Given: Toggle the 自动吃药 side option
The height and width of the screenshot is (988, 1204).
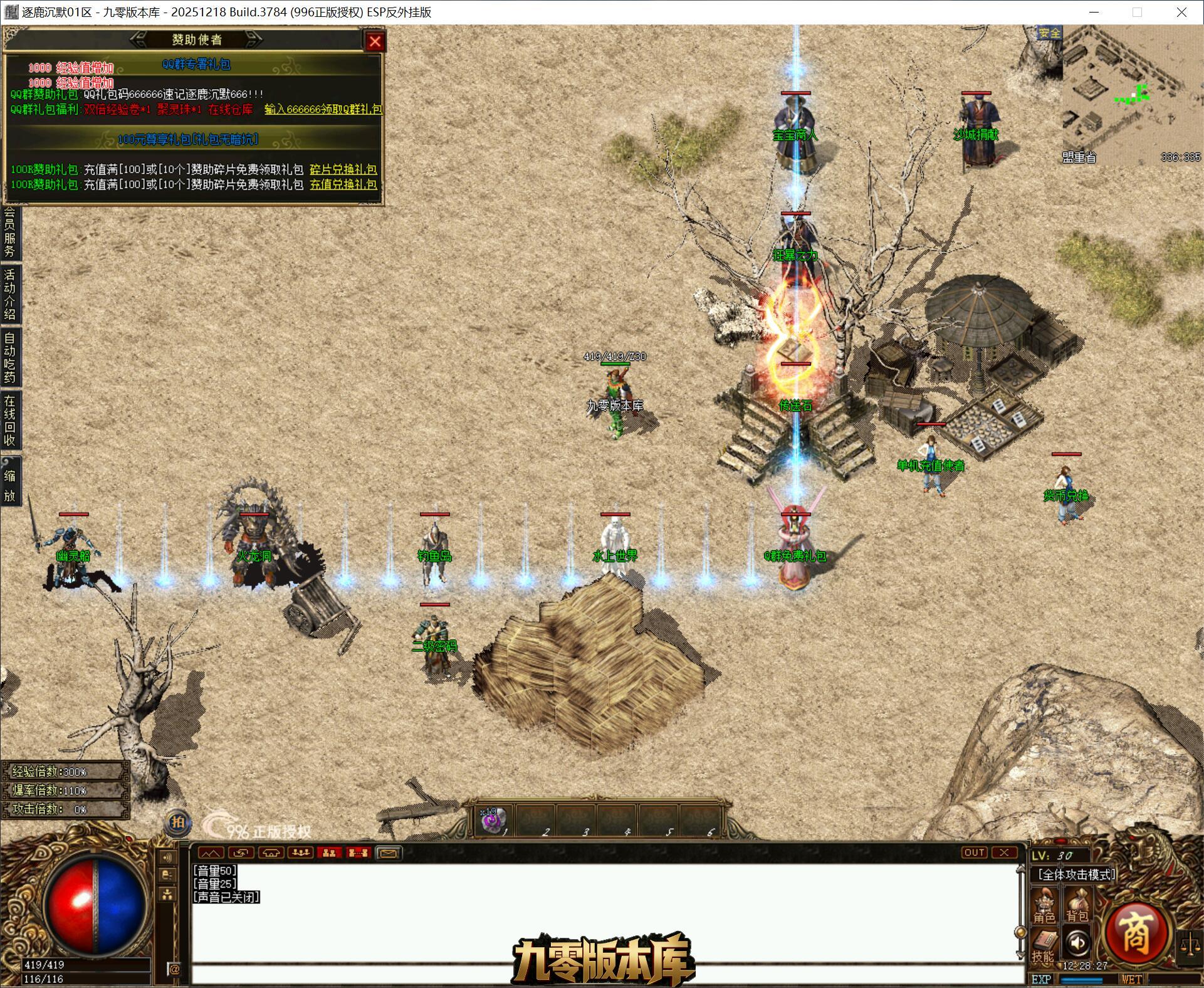Looking at the screenshot, I should coord(9,357).
